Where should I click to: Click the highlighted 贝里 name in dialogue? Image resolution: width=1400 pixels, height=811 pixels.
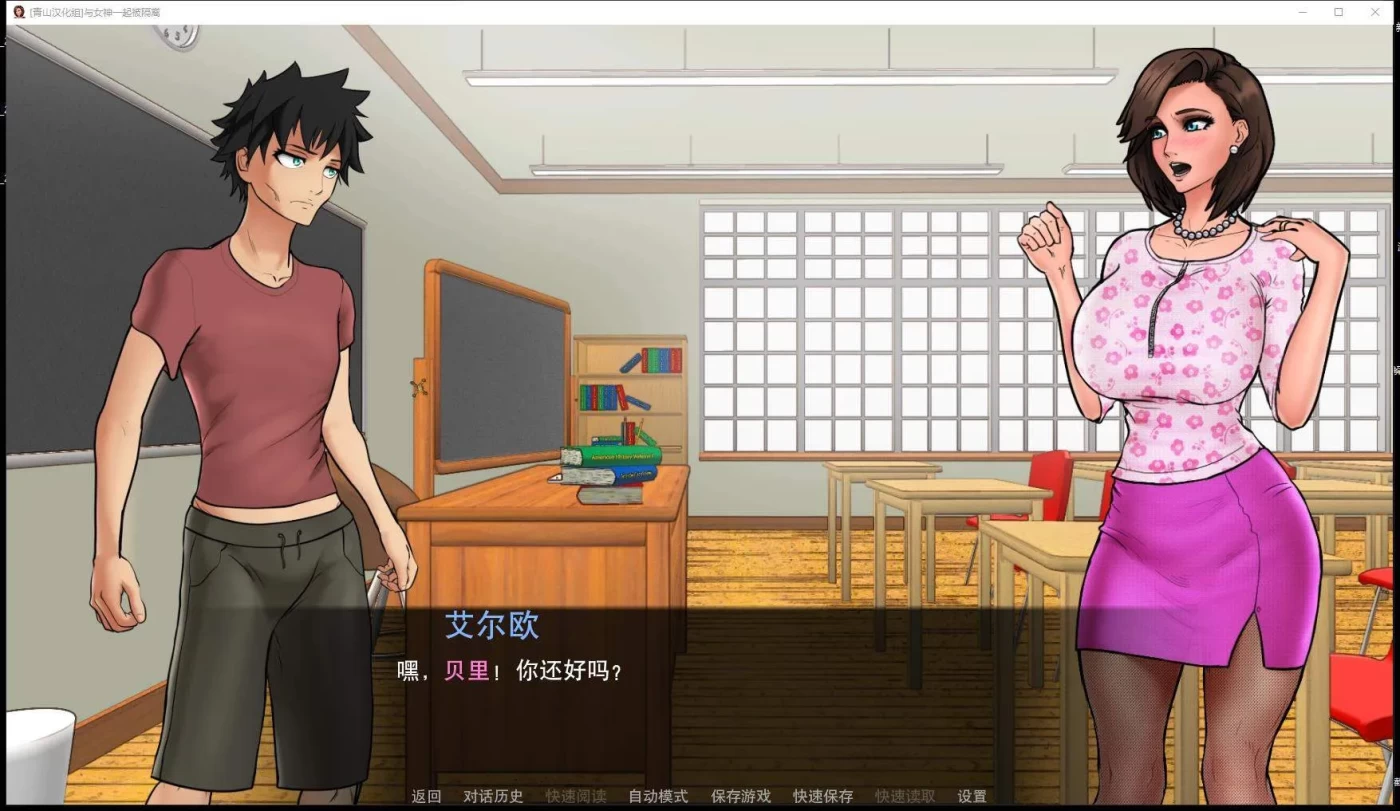point(466,671)
